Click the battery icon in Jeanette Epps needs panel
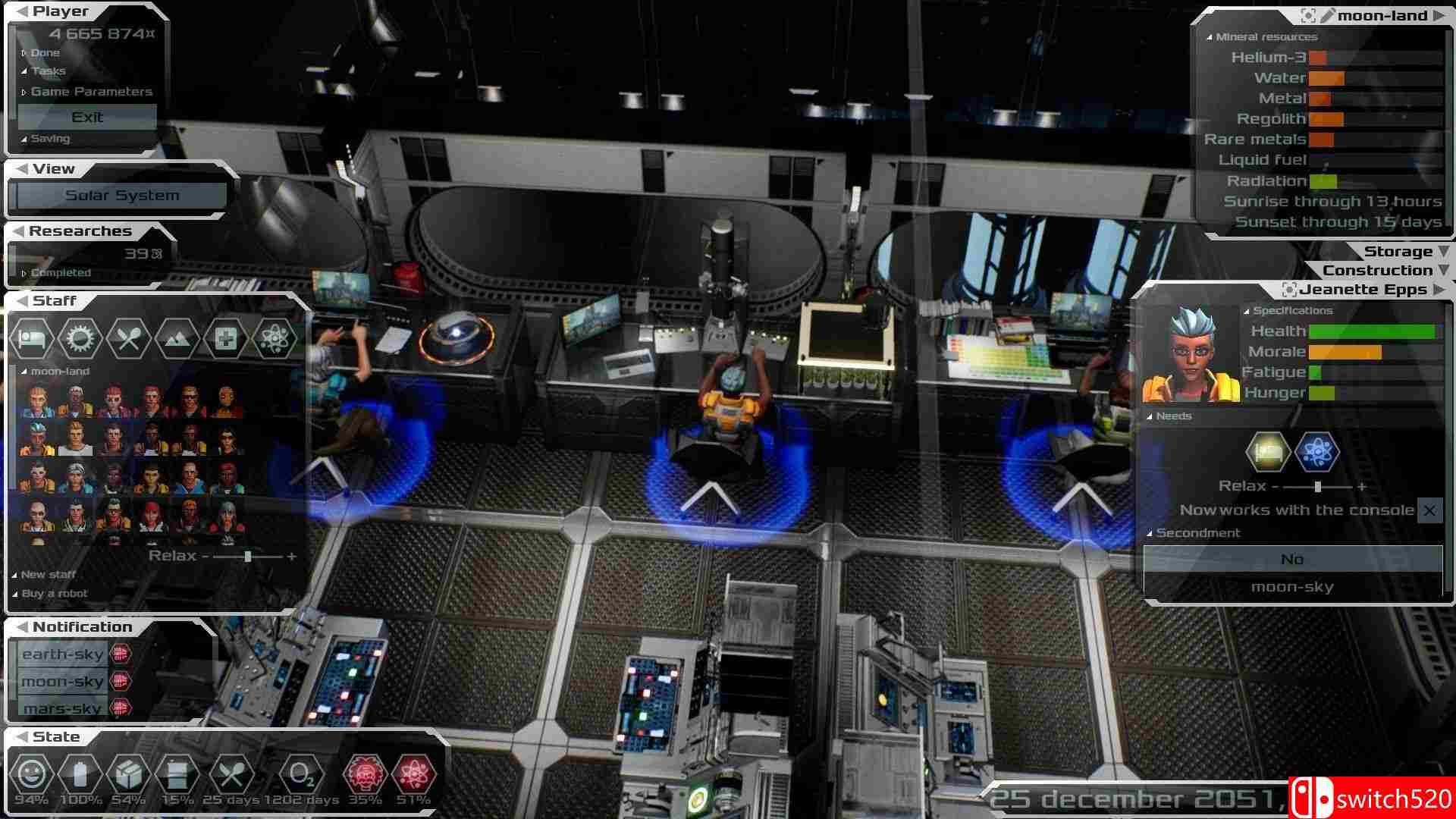This screenshot has height=819, width=1456. [1266, 451]
